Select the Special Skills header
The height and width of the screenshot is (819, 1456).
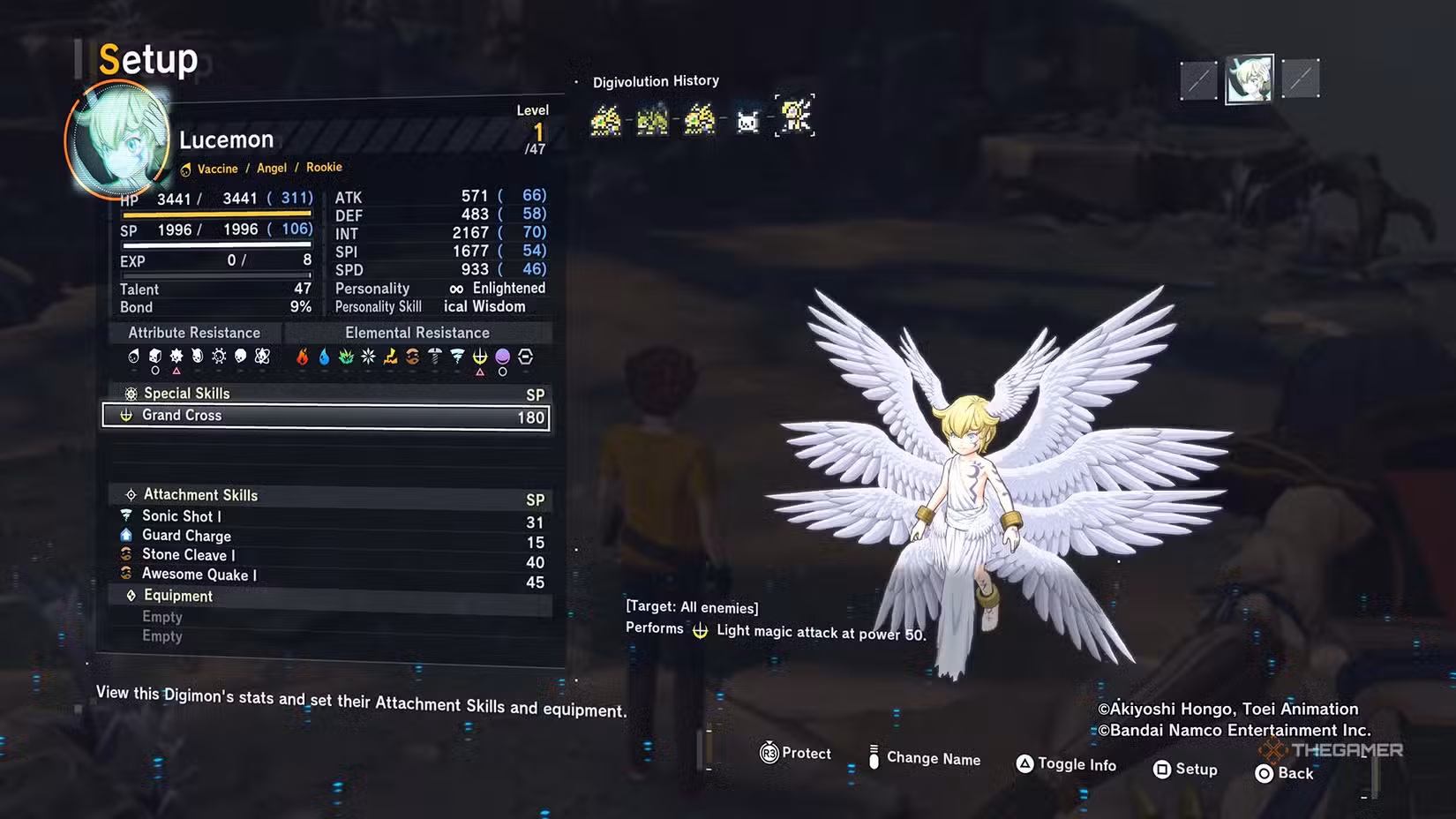186,394
